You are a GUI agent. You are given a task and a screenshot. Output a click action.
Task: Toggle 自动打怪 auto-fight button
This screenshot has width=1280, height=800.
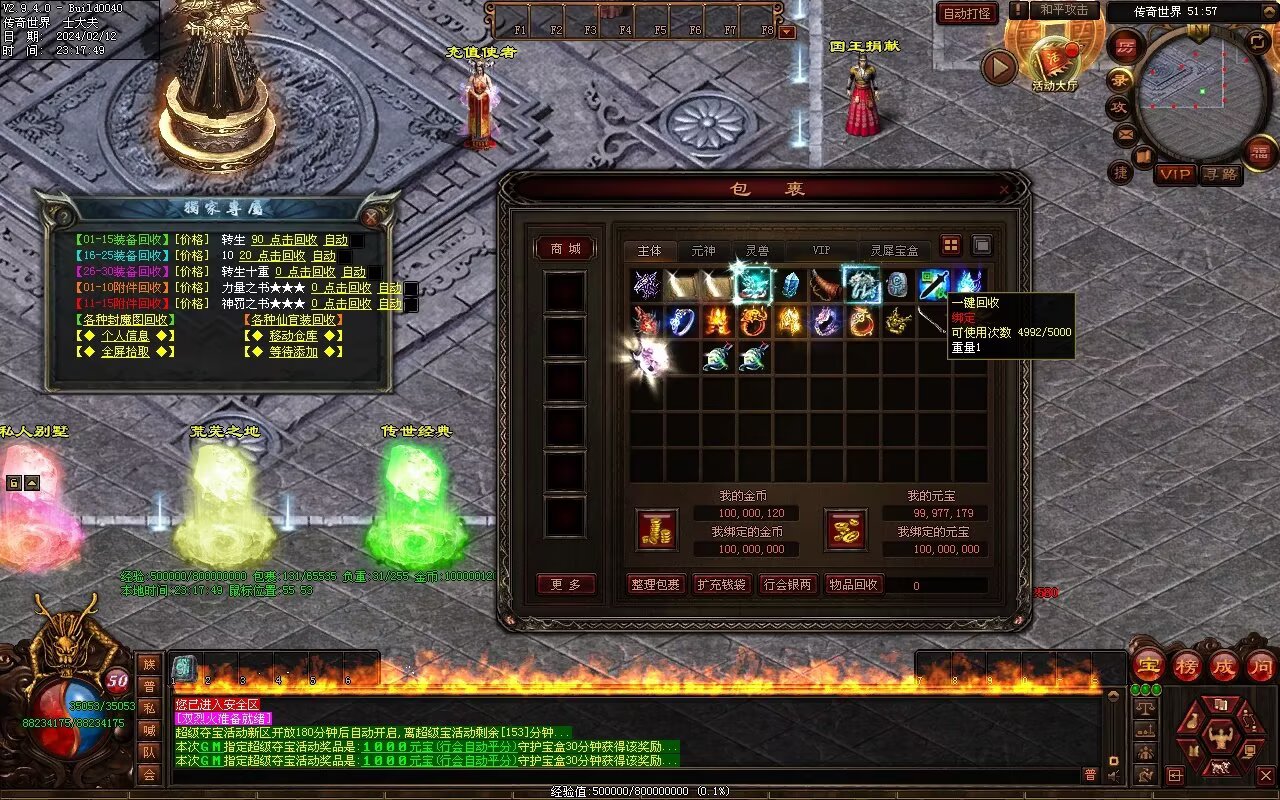pos(967,14)
